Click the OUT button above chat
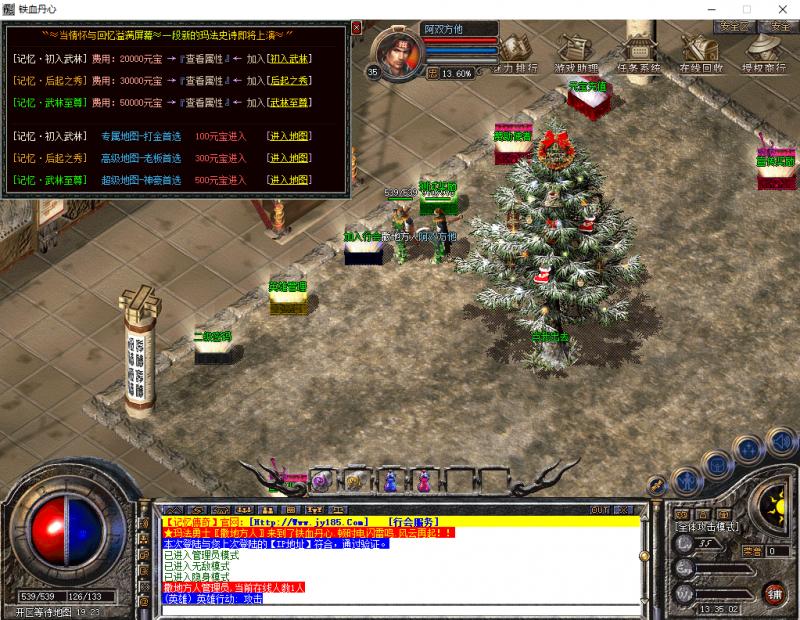800x620 pixels. coord(599,510)
